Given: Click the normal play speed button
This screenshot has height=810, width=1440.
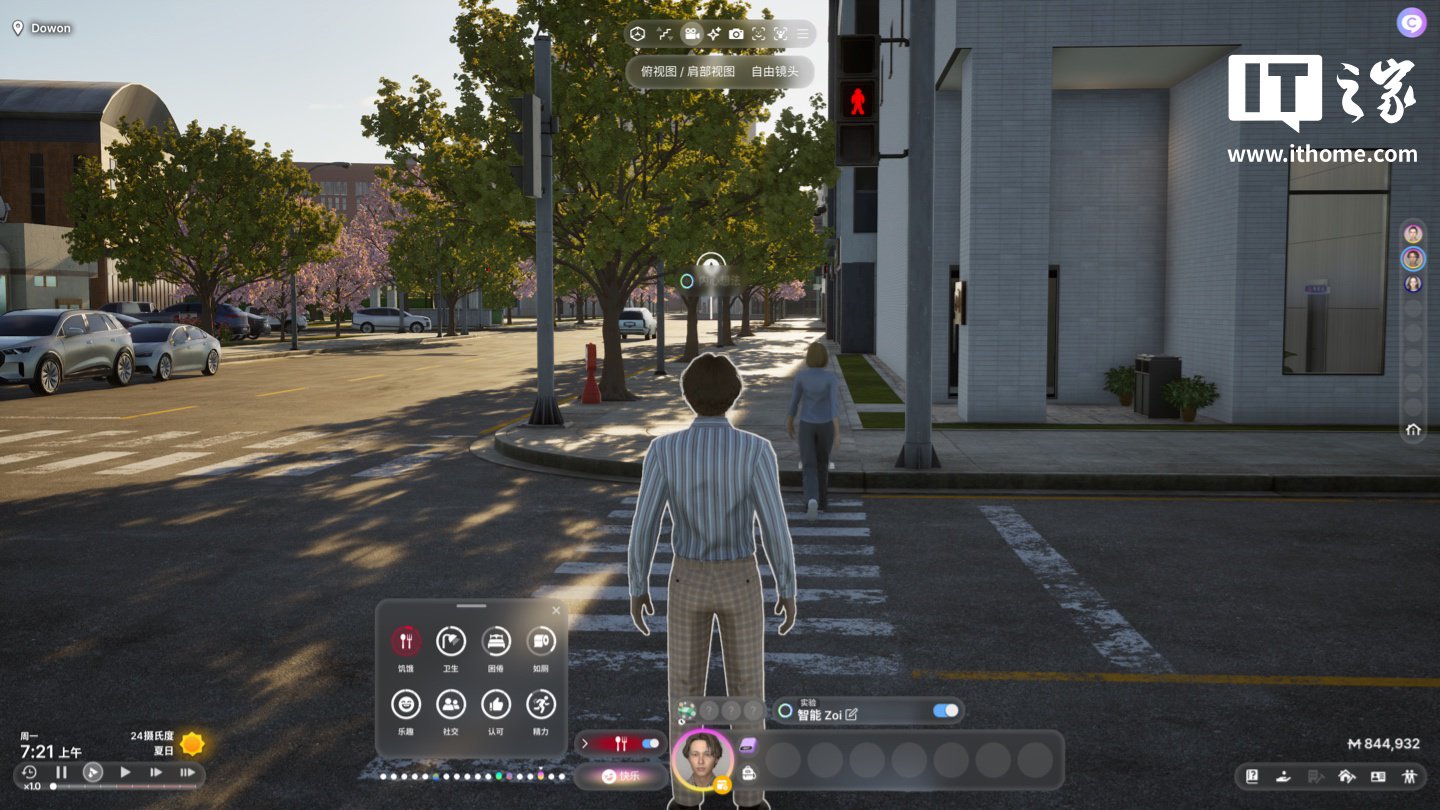Looking at the screenshot, I should point(125,772).
